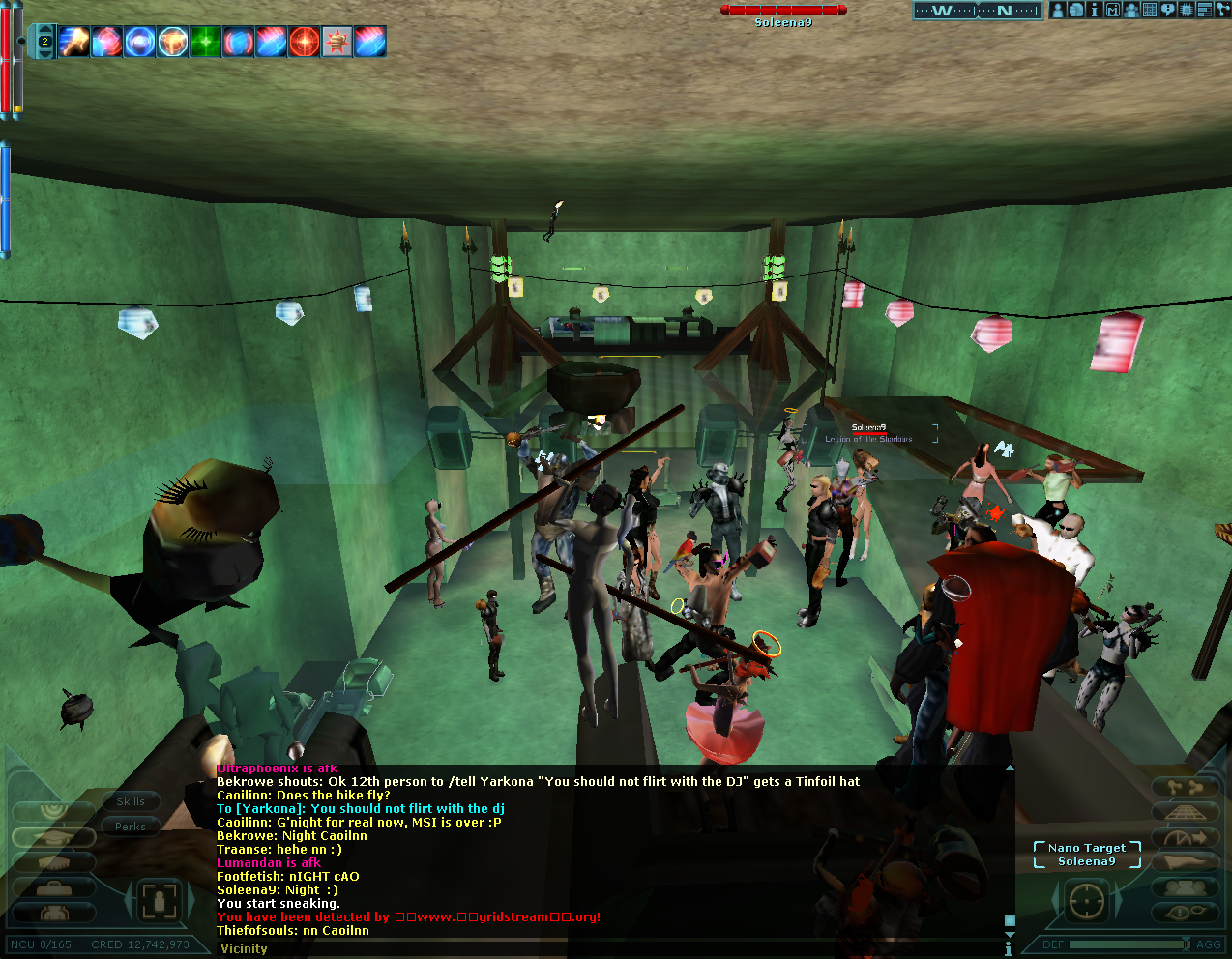This screenshot has width=1232, height=959.
Task: Activate the running foot ability in the hotbar
Action: [74, 42]
